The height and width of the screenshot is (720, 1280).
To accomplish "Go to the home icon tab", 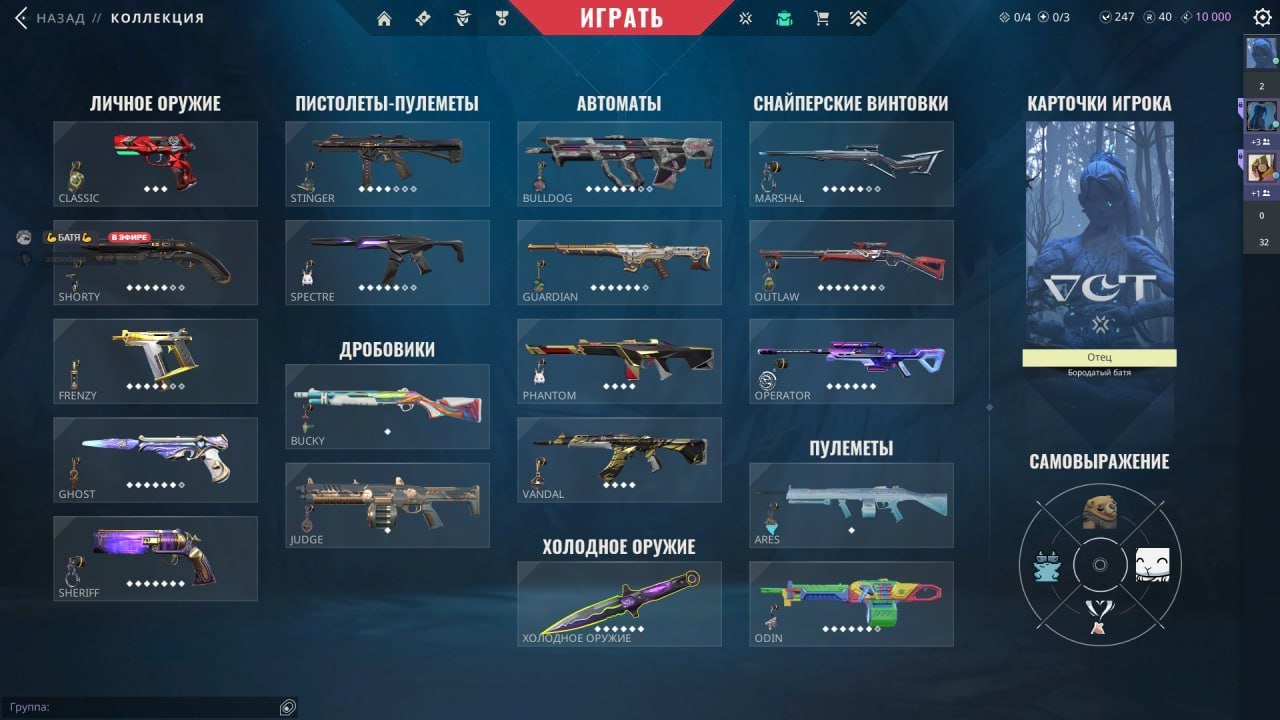I will pos(384,18).
